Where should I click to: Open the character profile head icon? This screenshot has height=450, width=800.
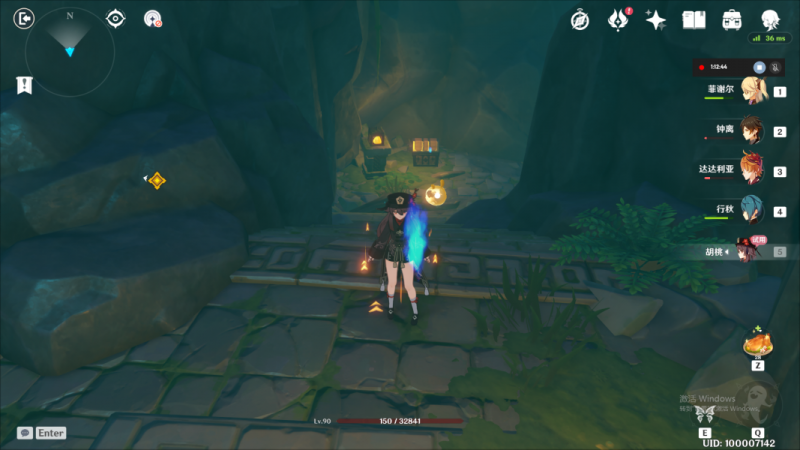click(x=771, y=19)
